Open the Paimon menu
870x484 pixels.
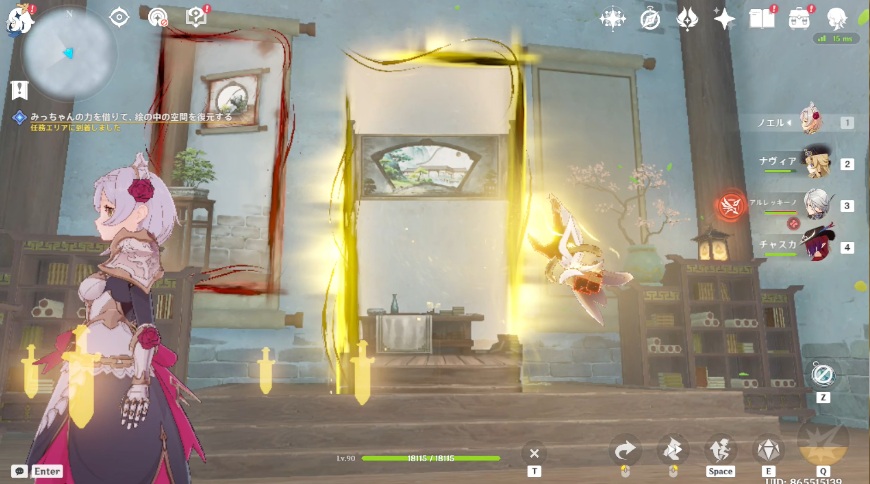coord(17,18)
